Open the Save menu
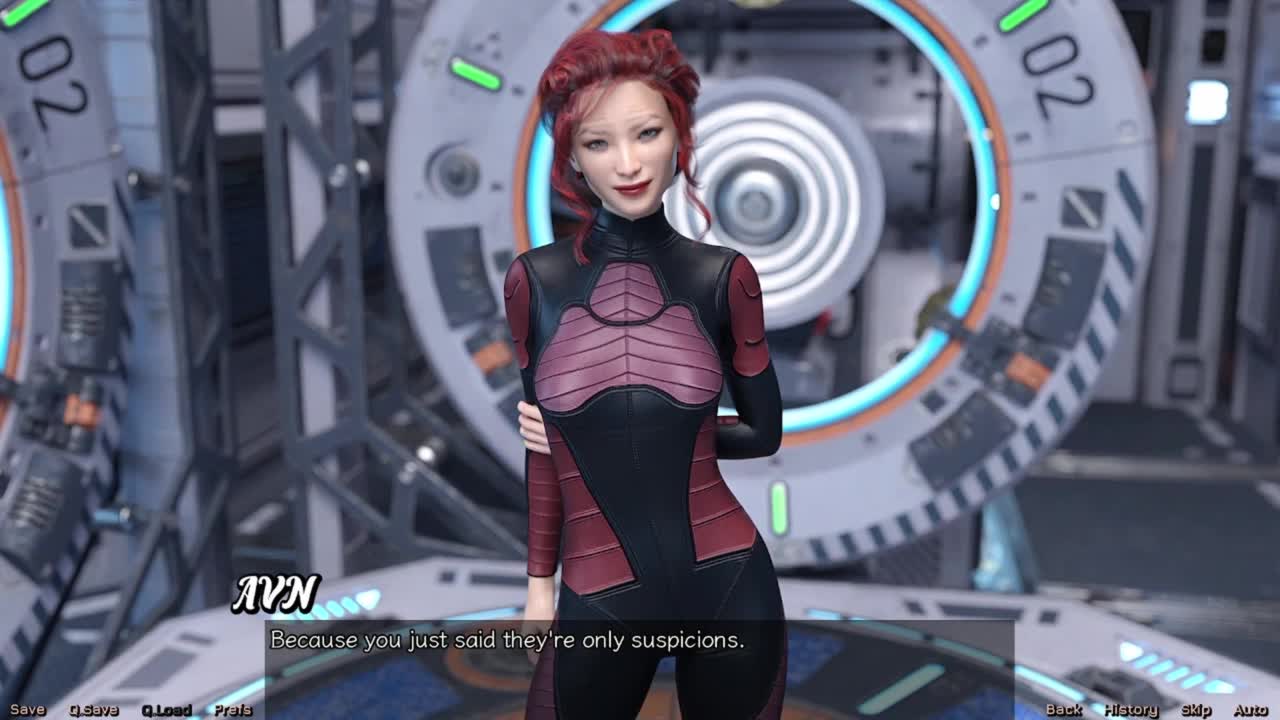 click(27, 710)
